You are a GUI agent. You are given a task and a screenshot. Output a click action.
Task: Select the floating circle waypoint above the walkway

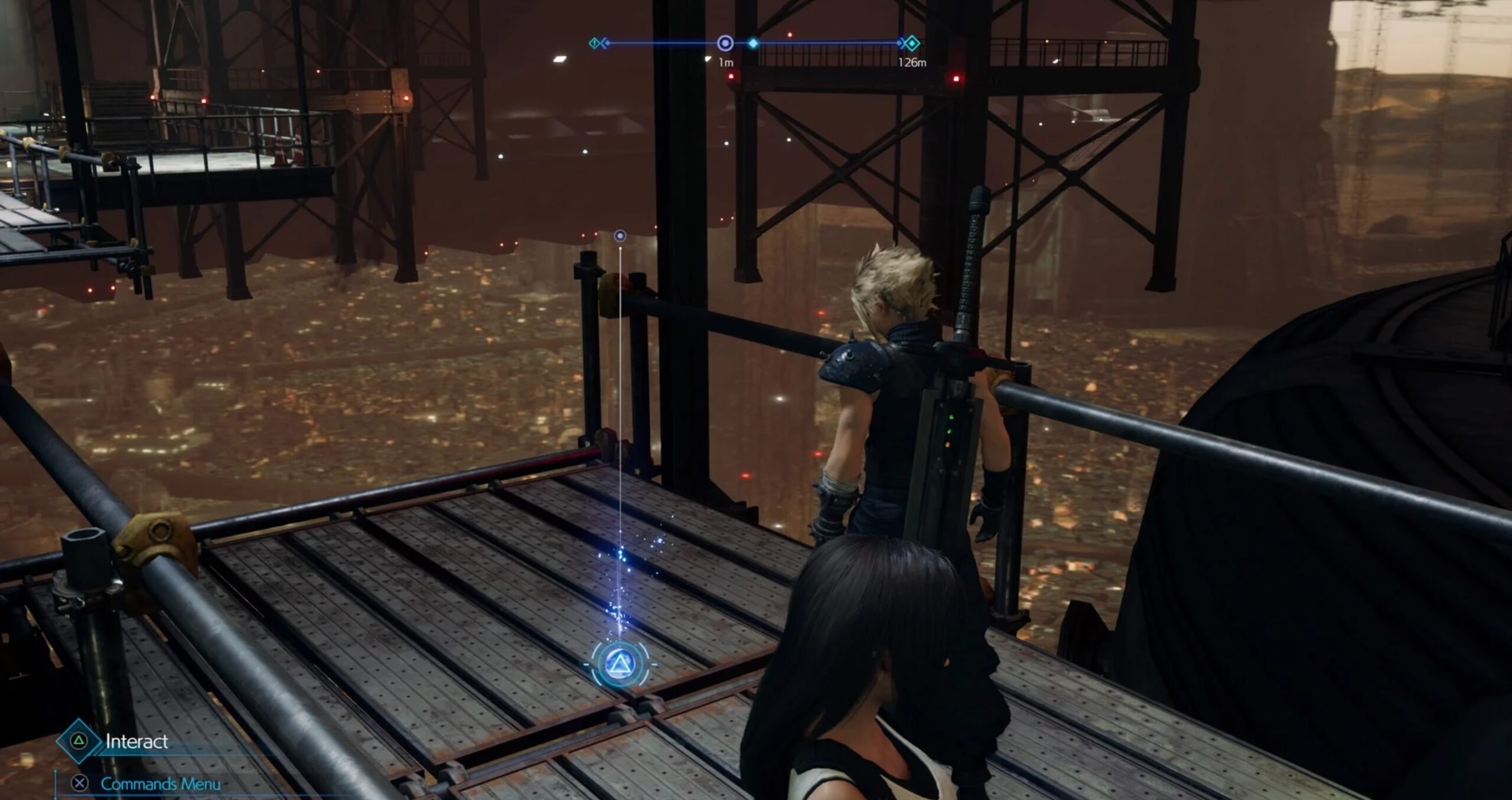click(x=620, y=236)
